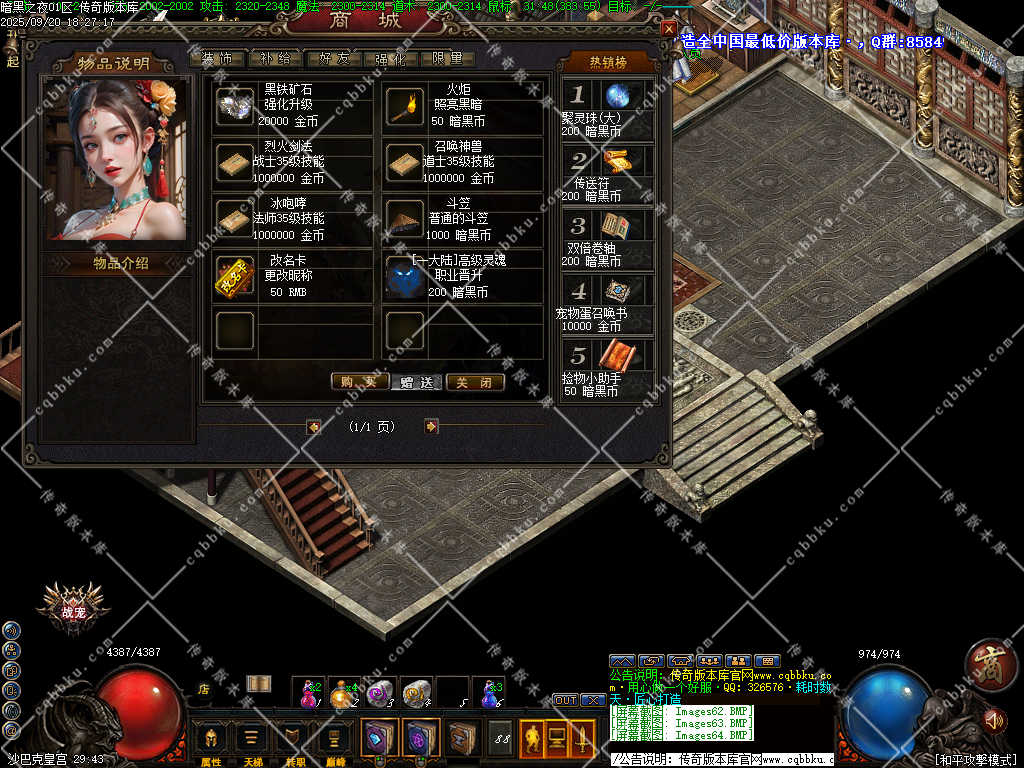Go to the next shop page arrow
The width and height of the screenshot is (1024, 768).
click(431, 426)
